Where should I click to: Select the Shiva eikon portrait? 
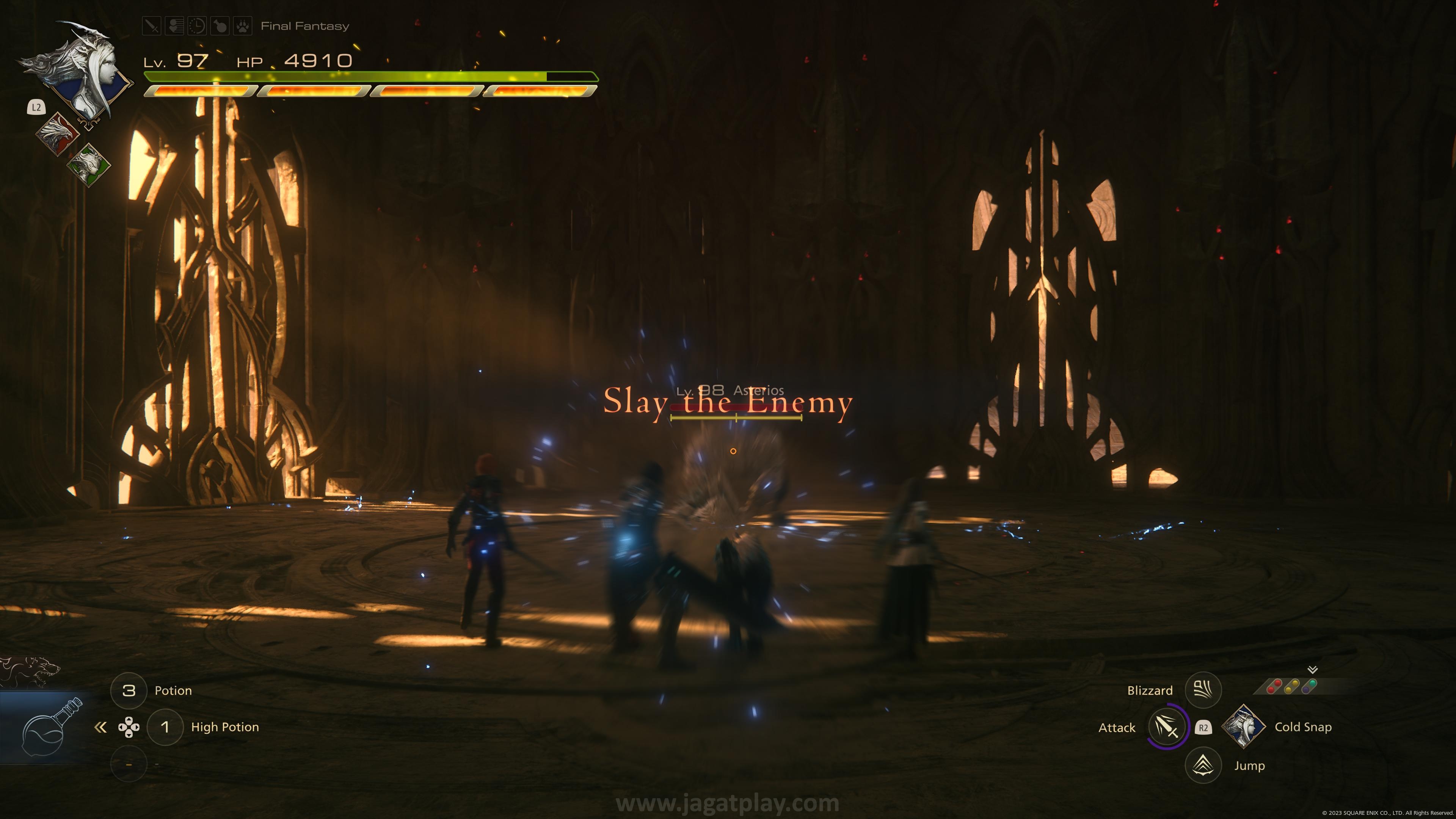[85, 74]
